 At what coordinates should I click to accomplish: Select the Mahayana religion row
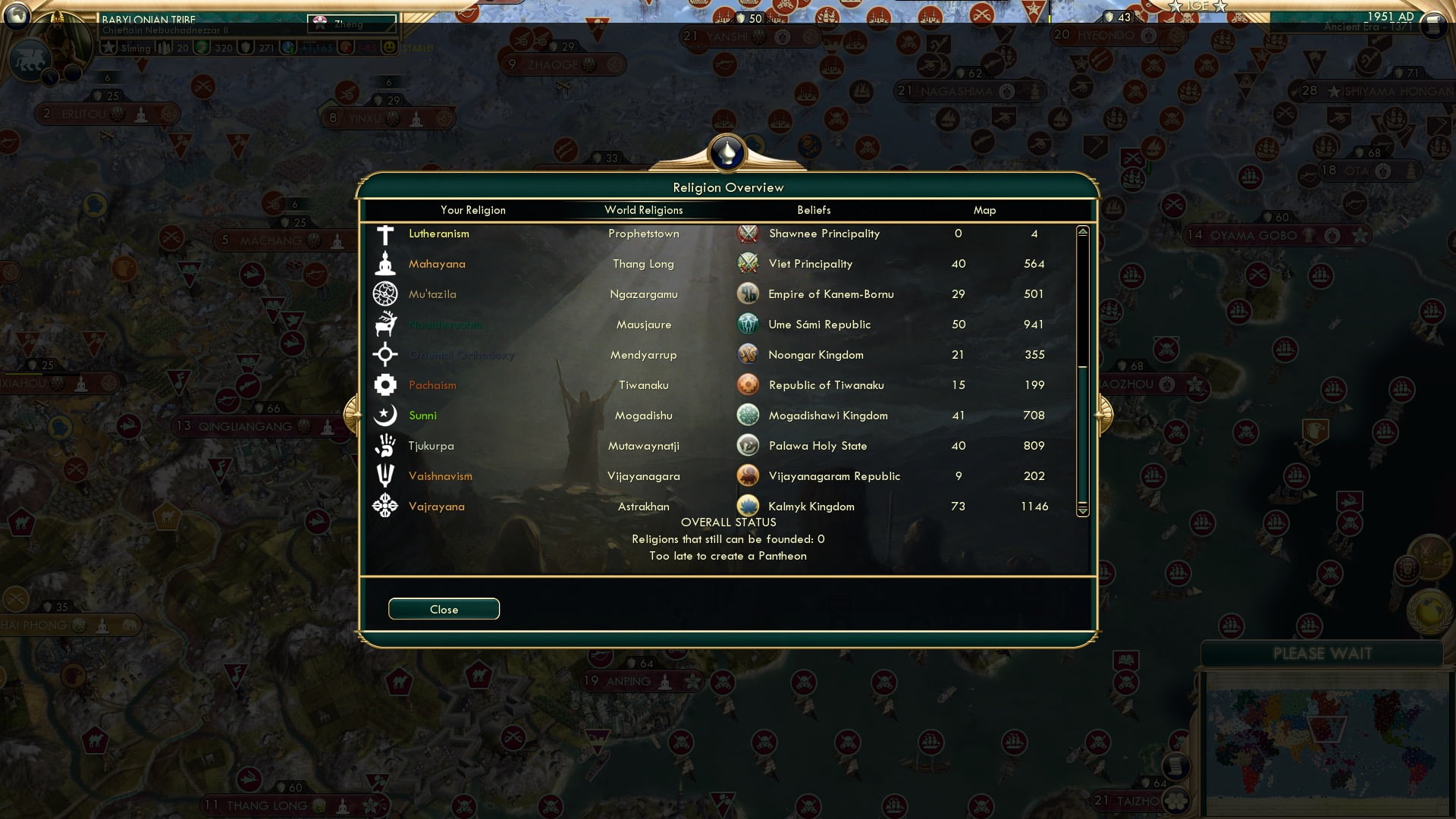(x=437, y=264)
